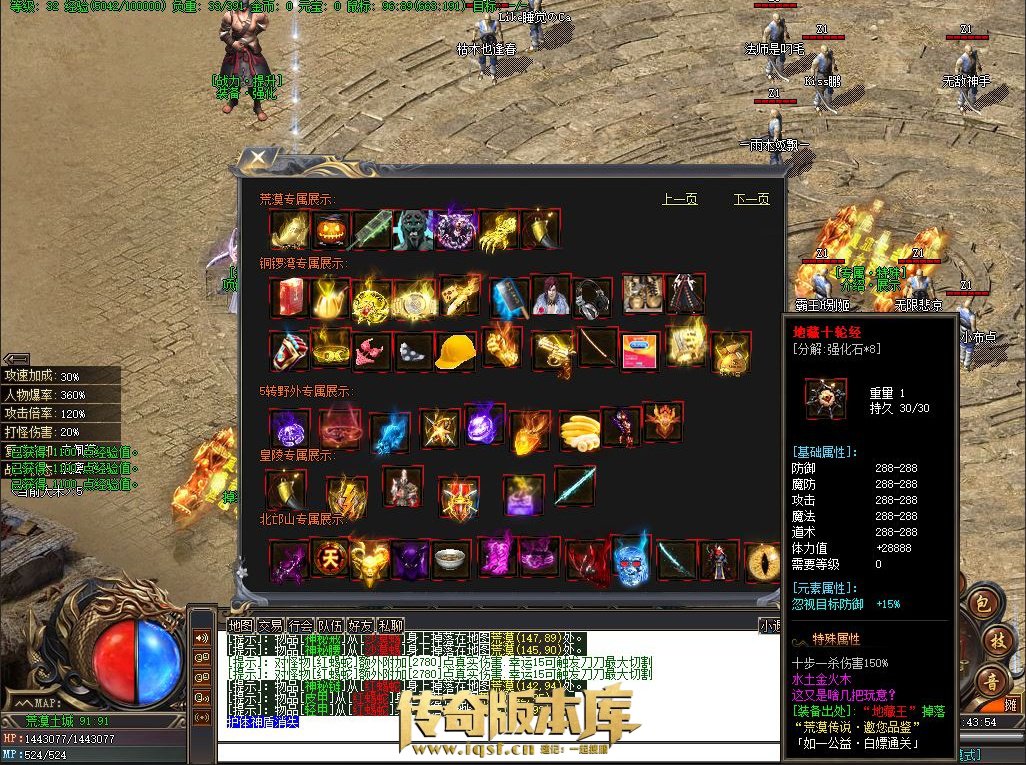Go to previous page via 上一页
This screenshot has height=765, width=1026.
click(680, 199)
